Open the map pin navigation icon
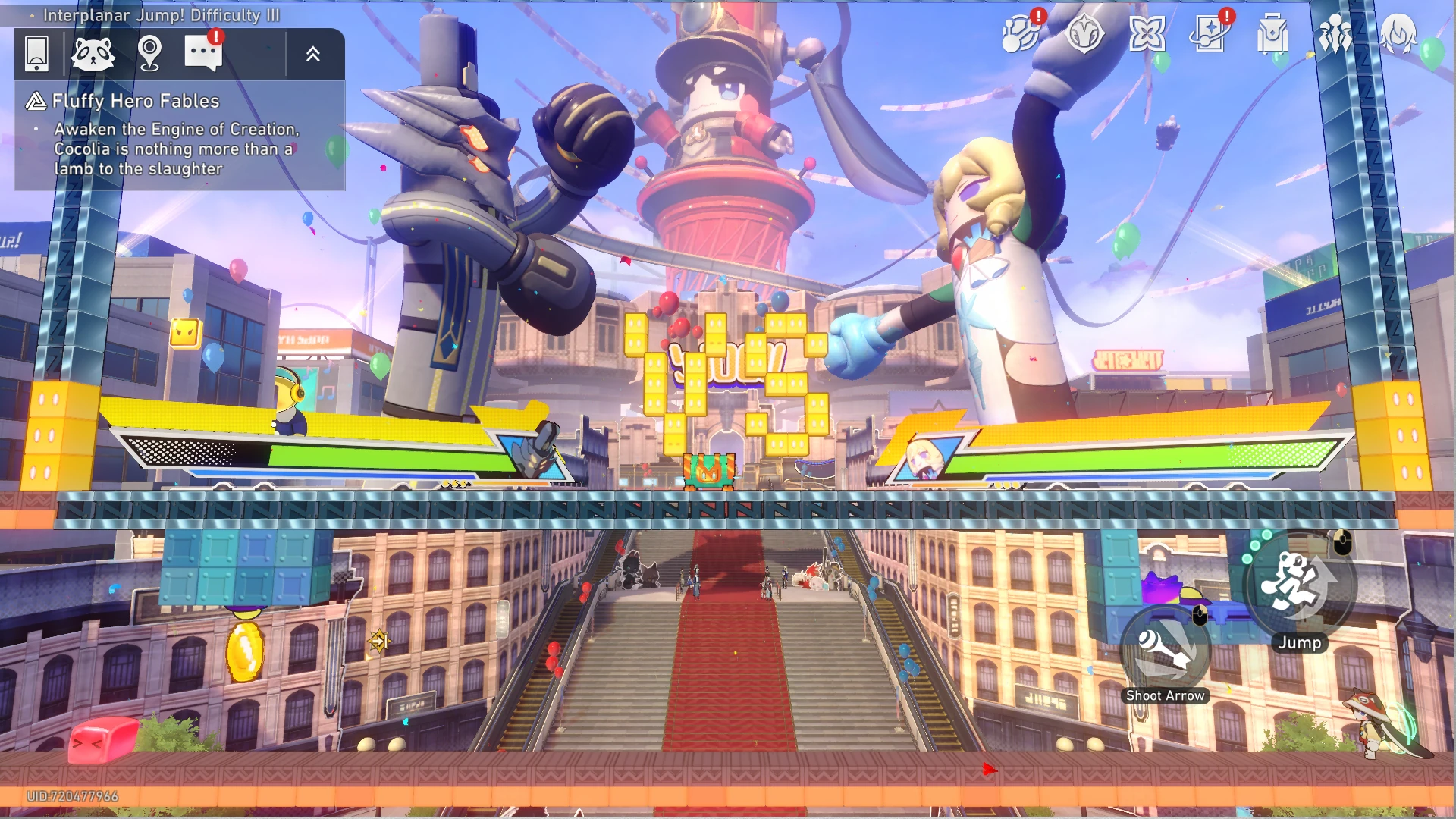 coord(149,54)
